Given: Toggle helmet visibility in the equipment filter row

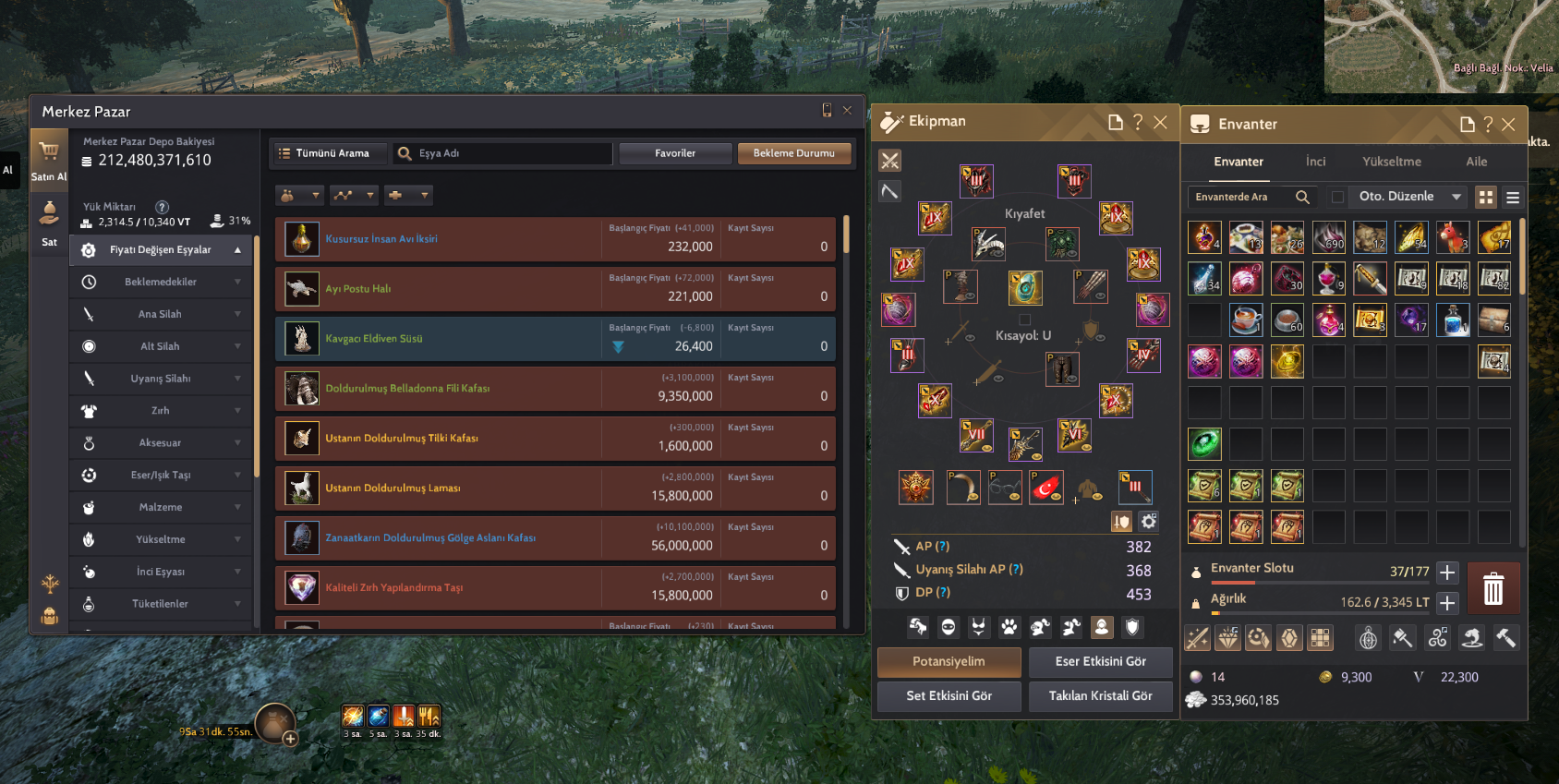Looking at the screenshot, I should point(947,627).
